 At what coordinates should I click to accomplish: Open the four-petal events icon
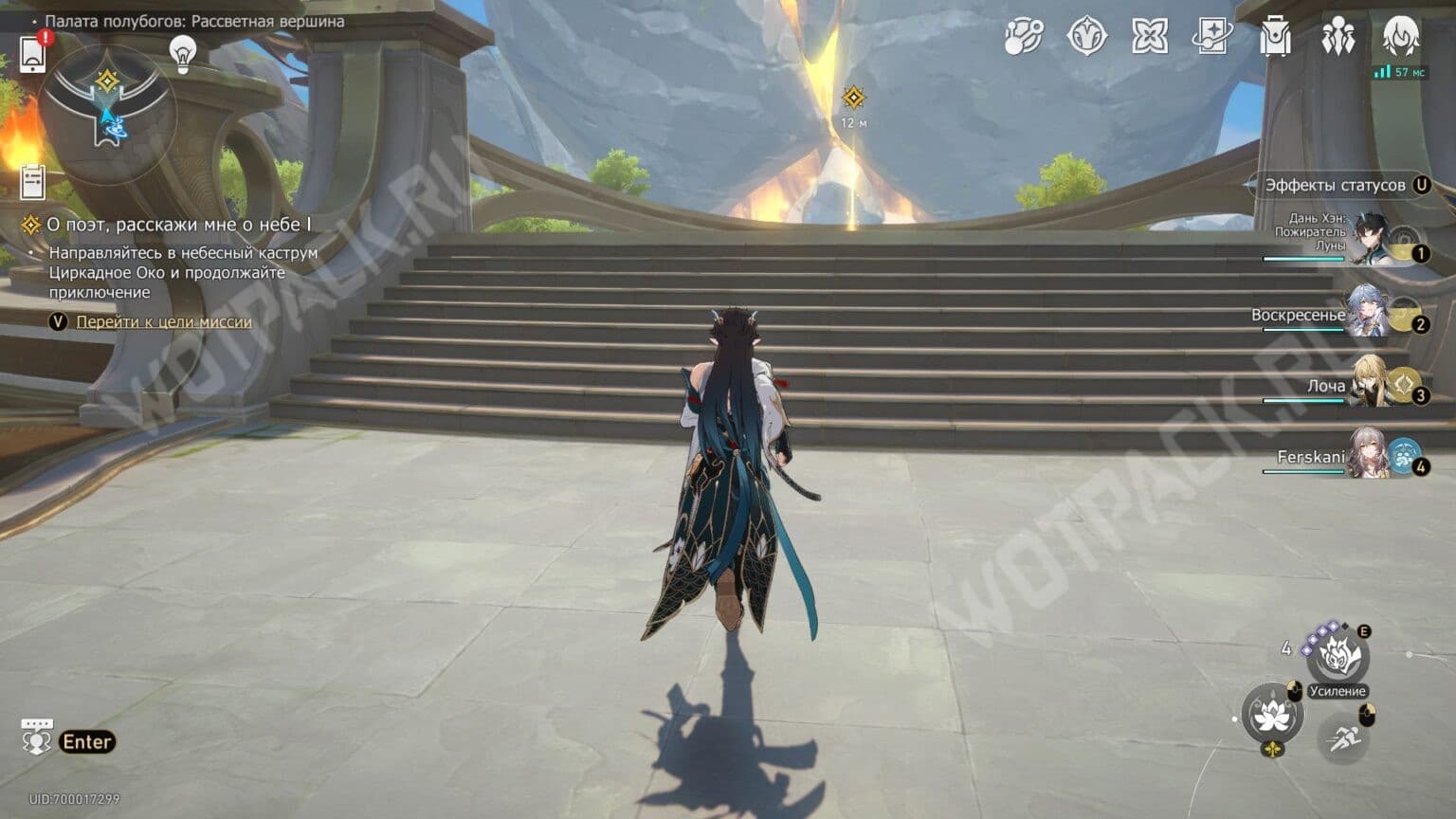click(1150, 38)
